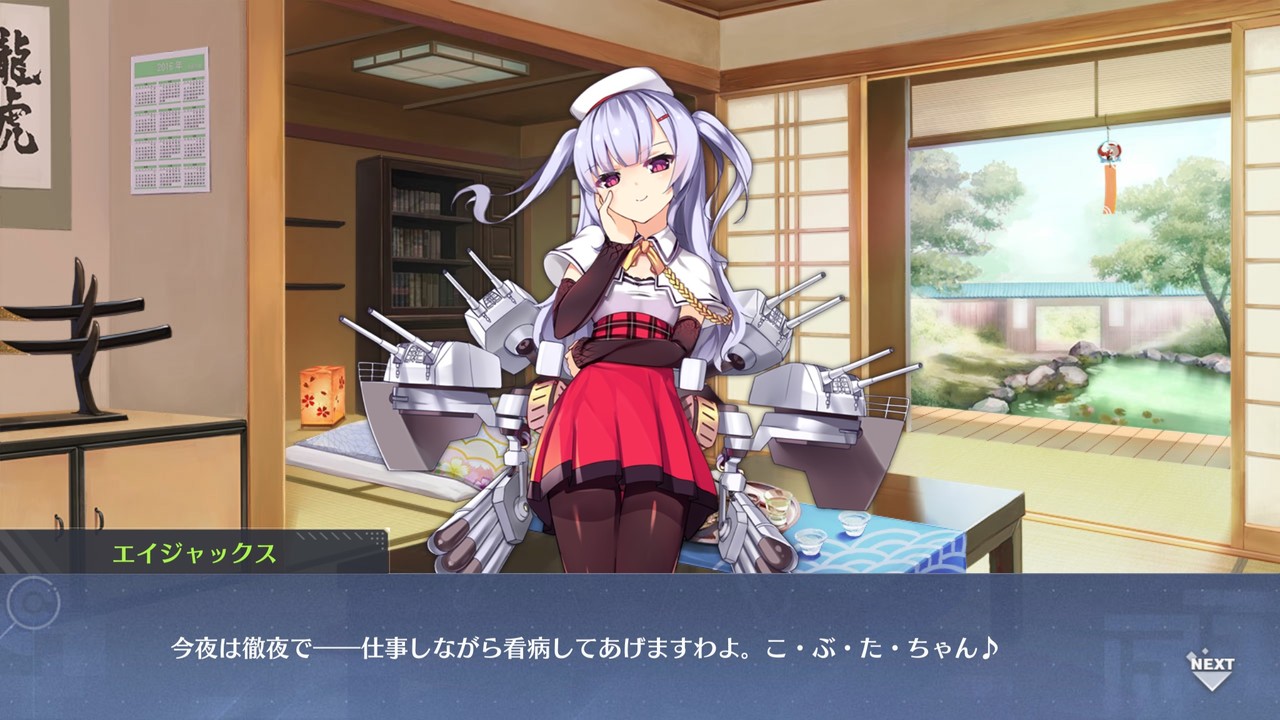Click the sake cups on the table

point(846,532)
